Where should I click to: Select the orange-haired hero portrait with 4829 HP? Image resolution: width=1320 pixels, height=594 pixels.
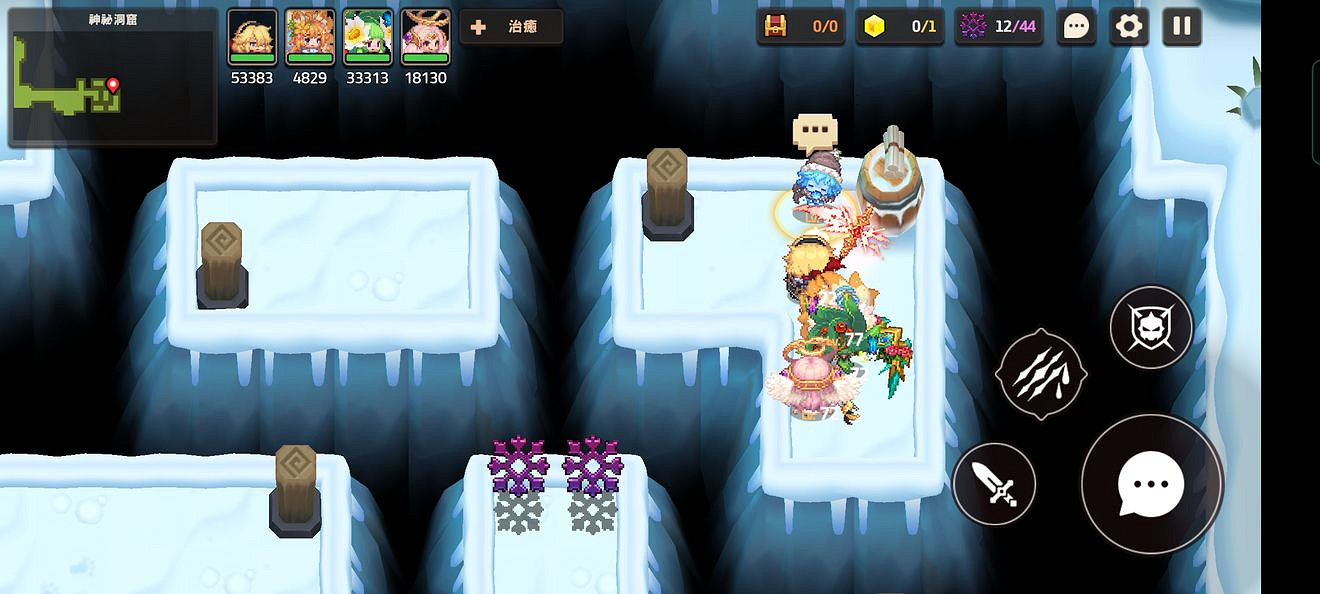[309, 36]
